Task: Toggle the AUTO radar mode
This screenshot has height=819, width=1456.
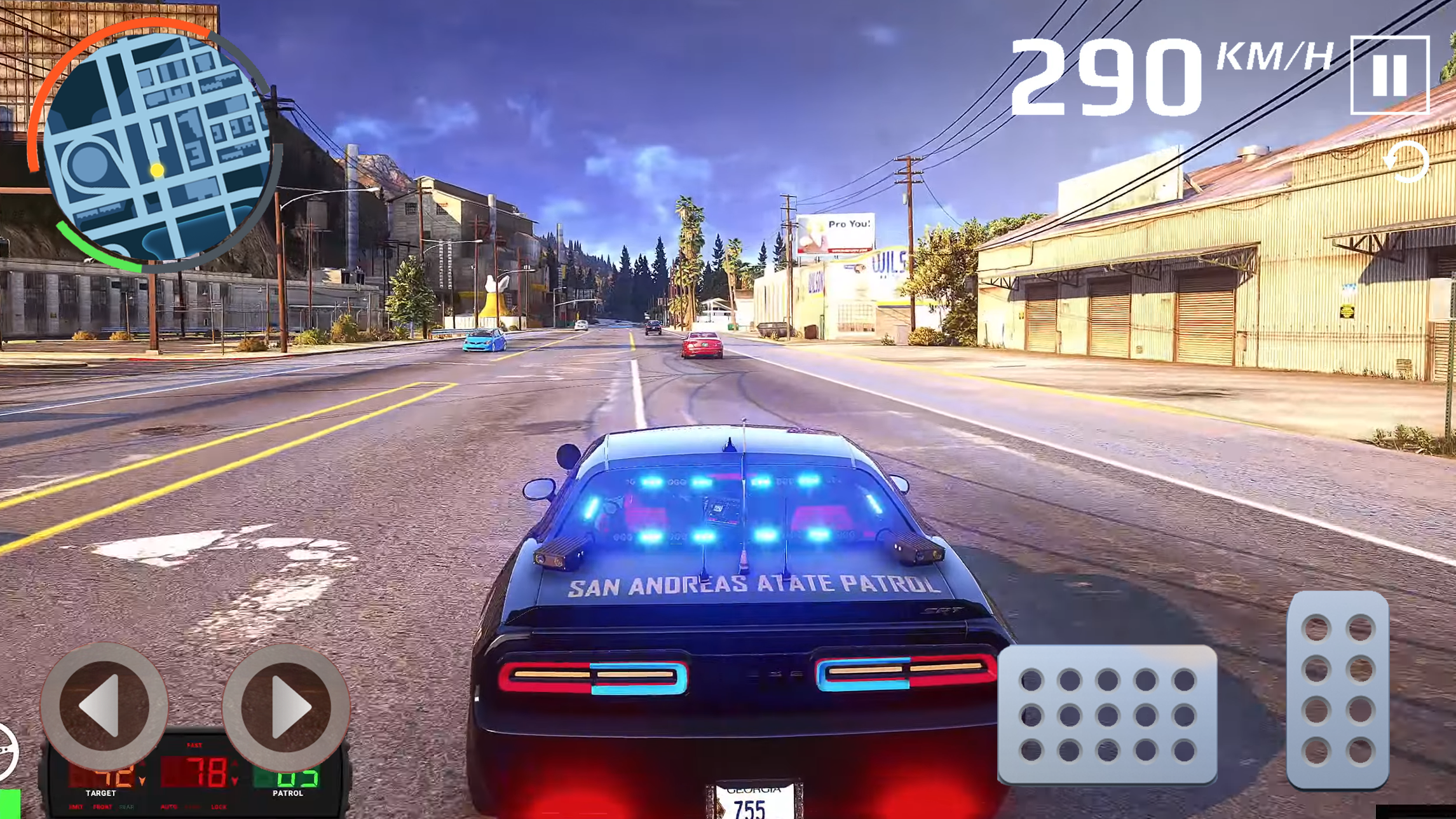Action: click(x=169, y=807)
